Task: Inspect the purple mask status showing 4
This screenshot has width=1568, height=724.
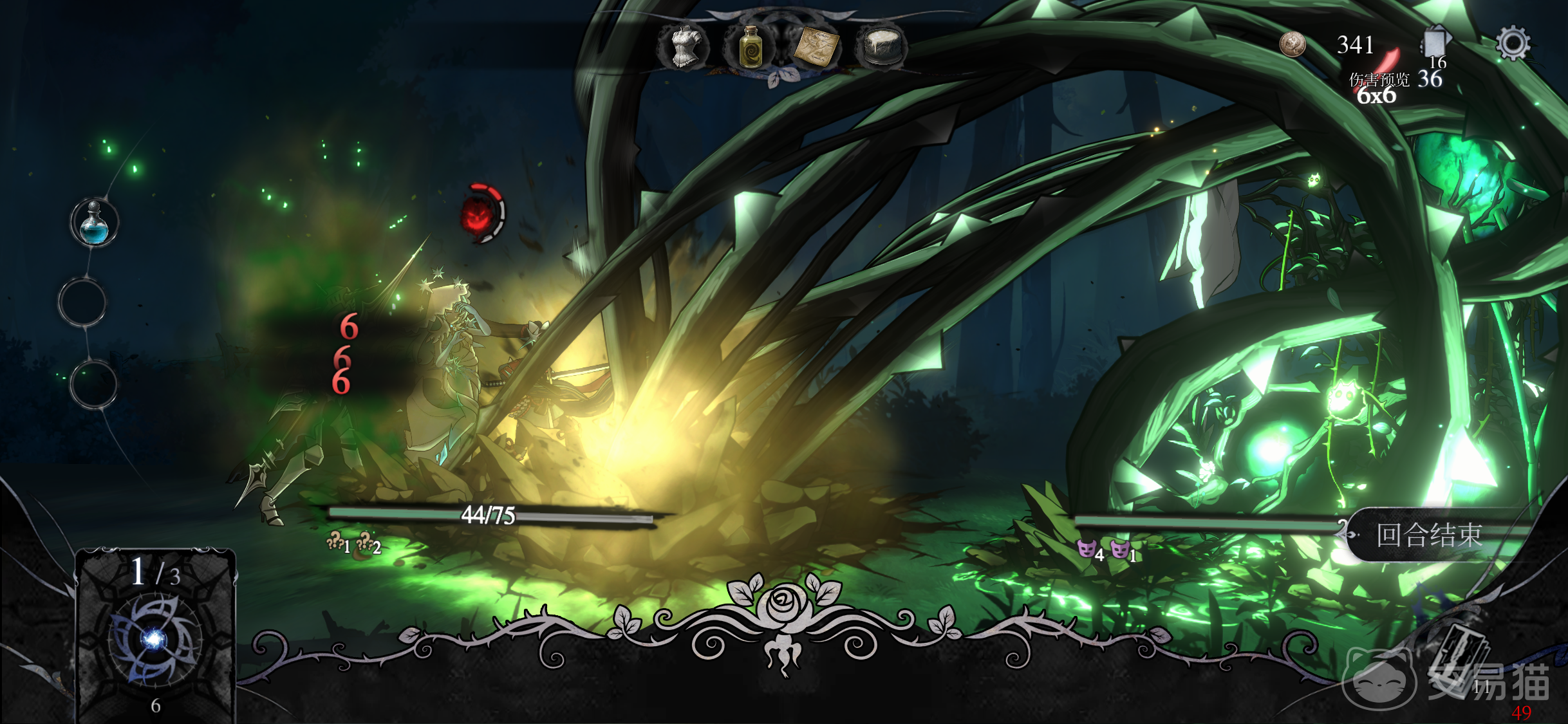Action: click(x=1087, y=549)
